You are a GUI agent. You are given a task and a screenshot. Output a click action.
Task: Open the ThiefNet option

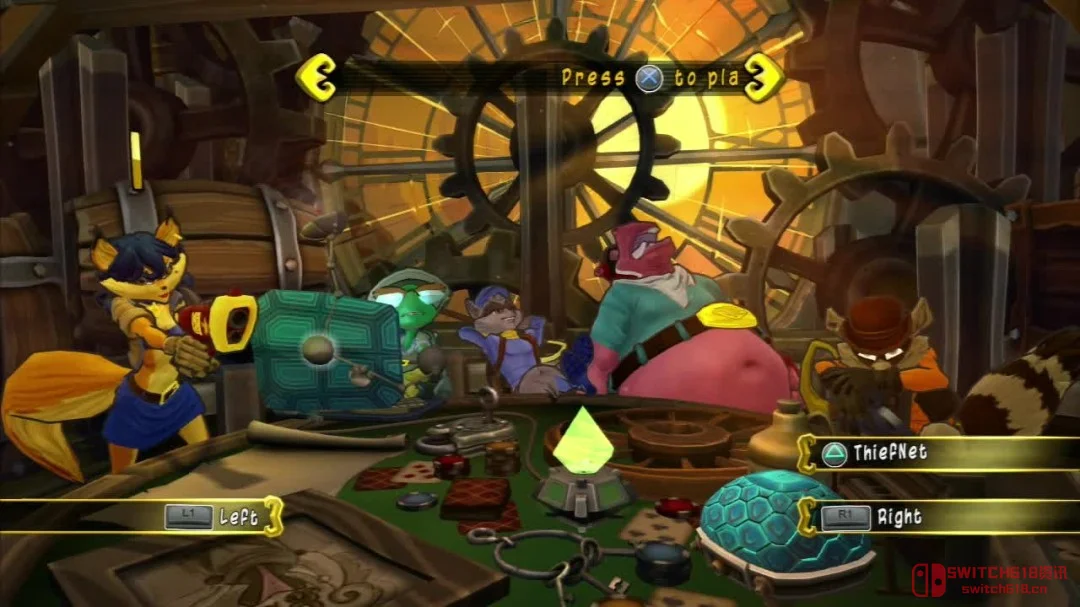888,453
